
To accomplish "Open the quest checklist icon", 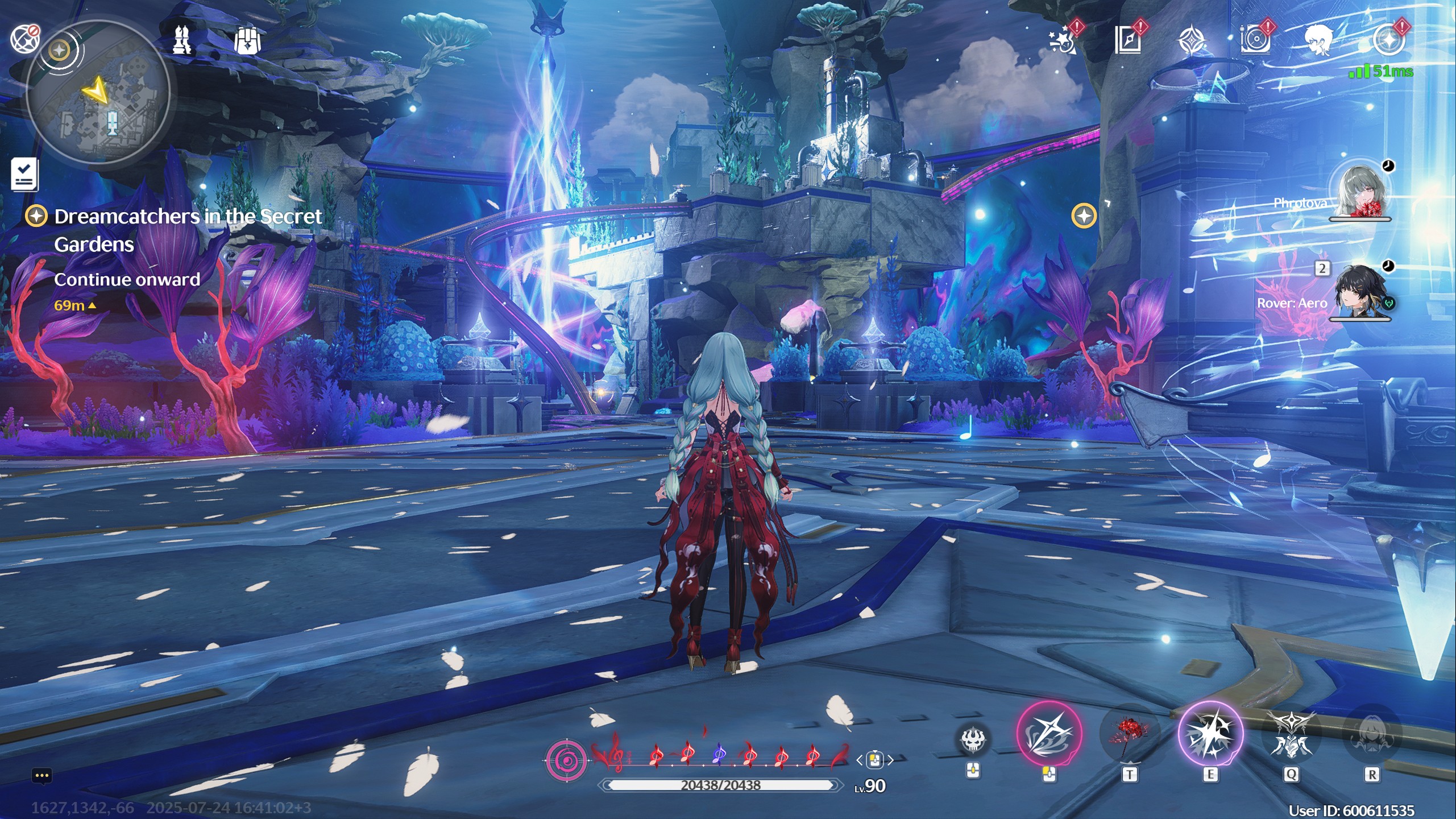I will (24, 174).
